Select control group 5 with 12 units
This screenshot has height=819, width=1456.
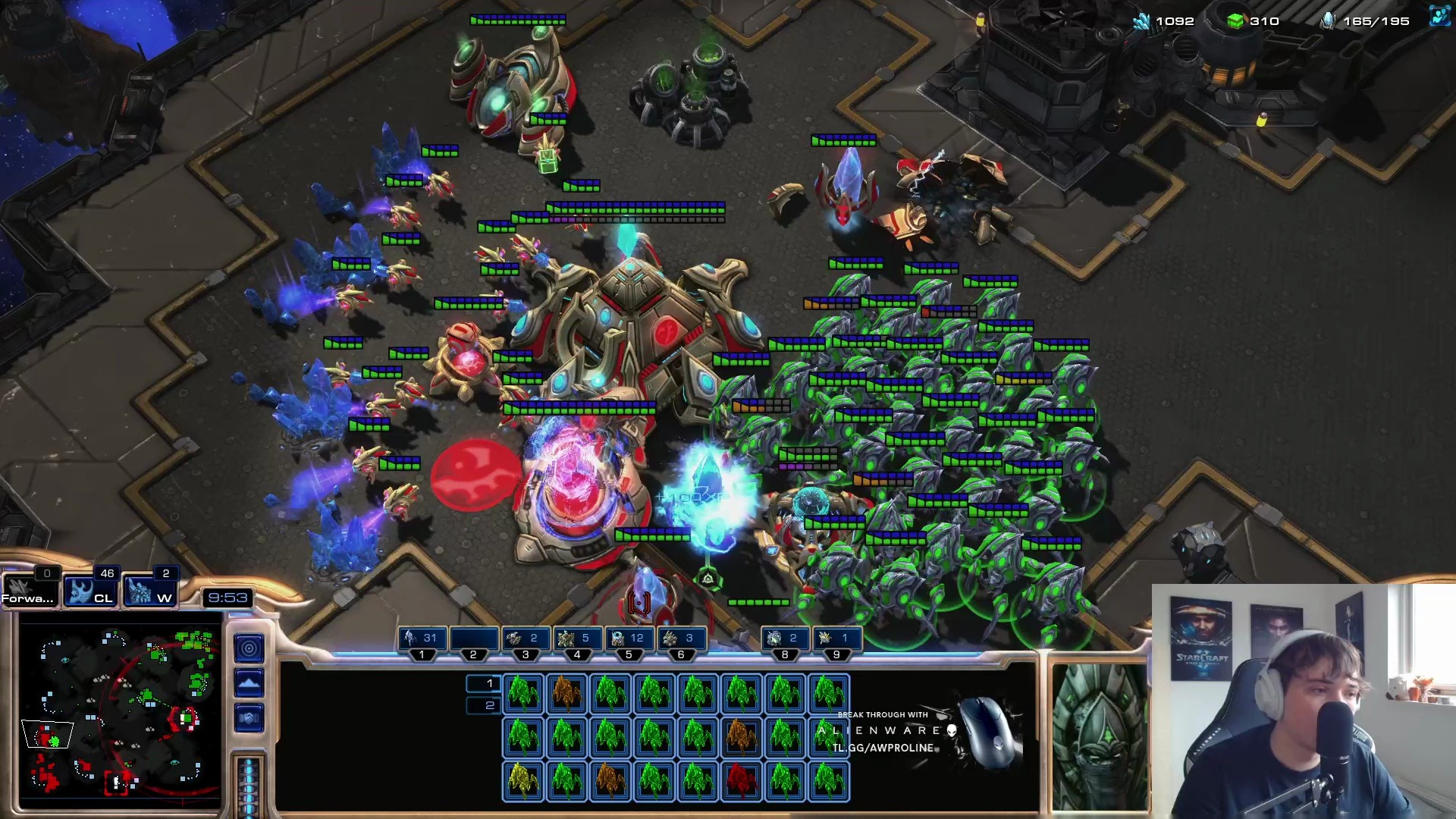629,639
